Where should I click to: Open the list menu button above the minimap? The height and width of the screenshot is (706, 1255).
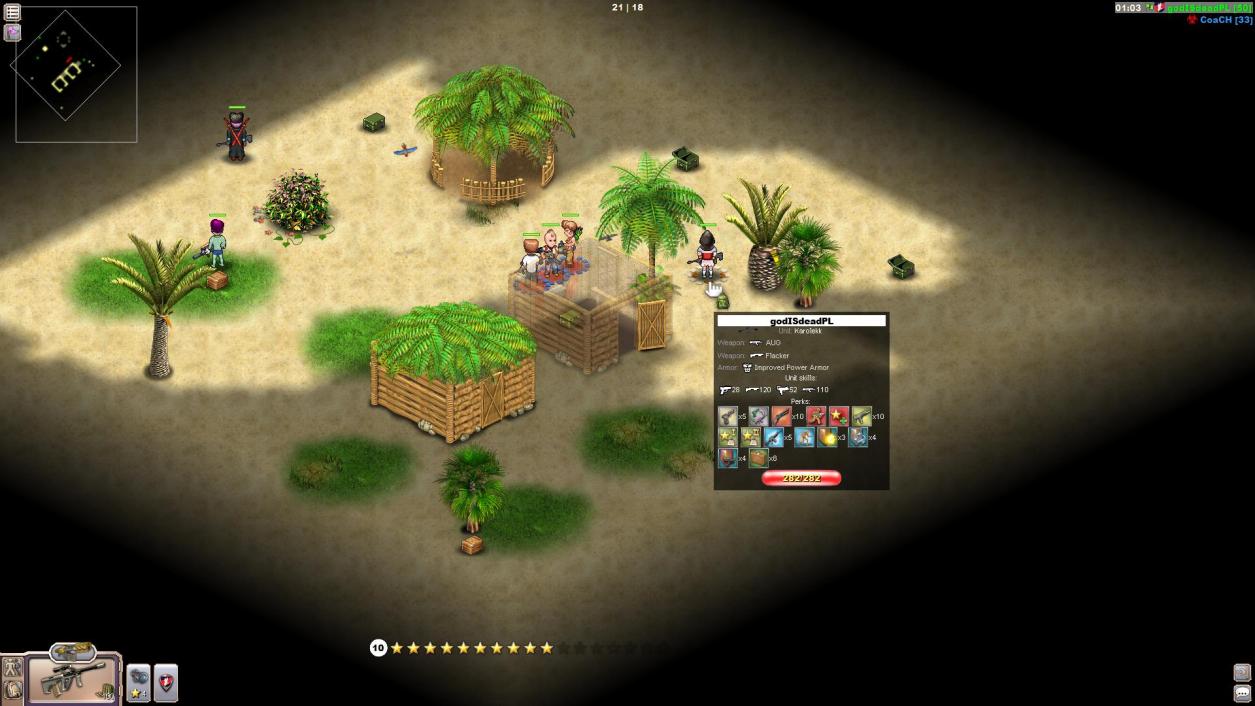click(x=13, y=12)
